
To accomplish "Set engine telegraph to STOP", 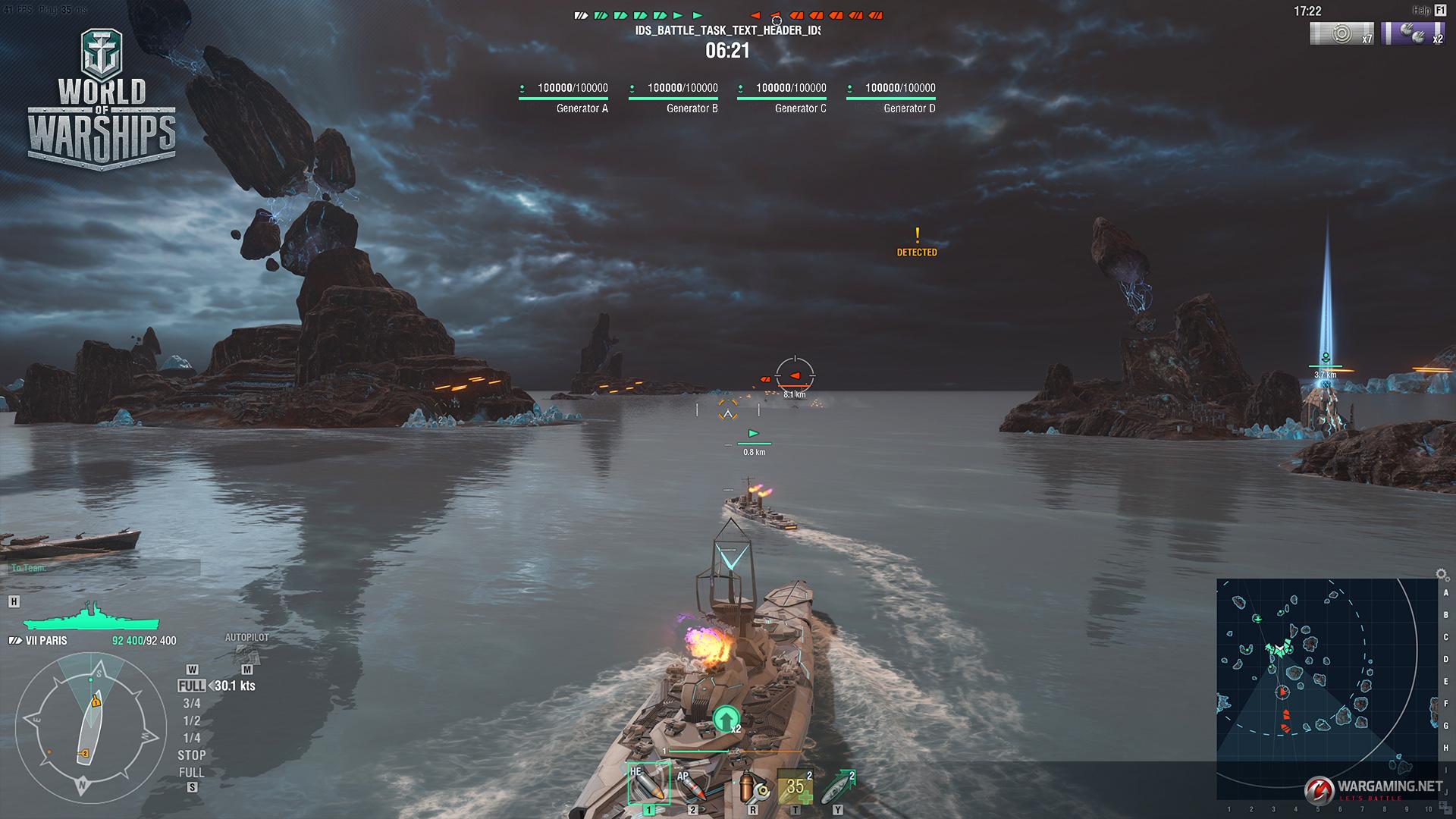I will coord(191,755).
